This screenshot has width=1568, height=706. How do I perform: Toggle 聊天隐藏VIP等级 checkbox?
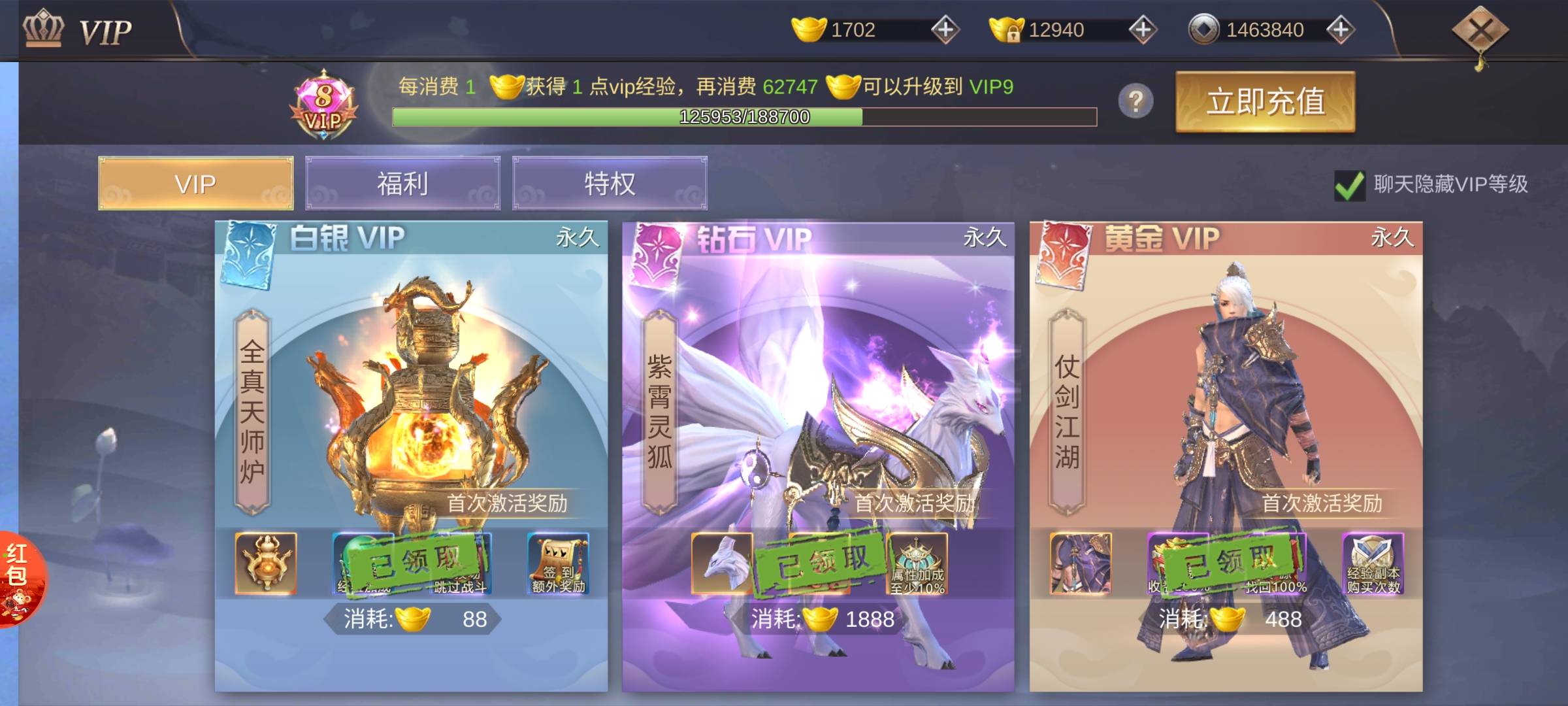coord(1349,185)
